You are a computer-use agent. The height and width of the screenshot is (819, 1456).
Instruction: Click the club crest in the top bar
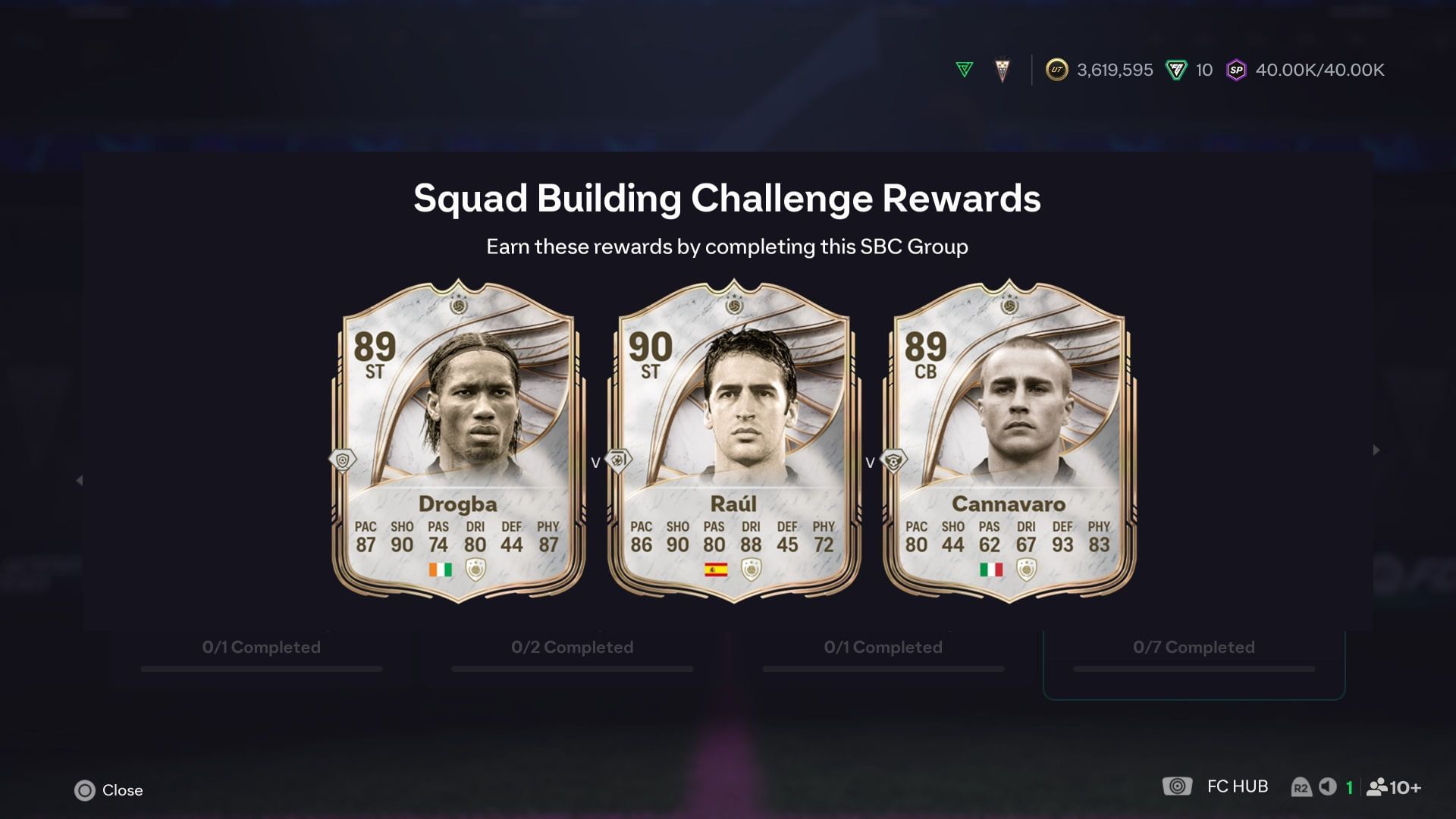tap(1003, 69)
